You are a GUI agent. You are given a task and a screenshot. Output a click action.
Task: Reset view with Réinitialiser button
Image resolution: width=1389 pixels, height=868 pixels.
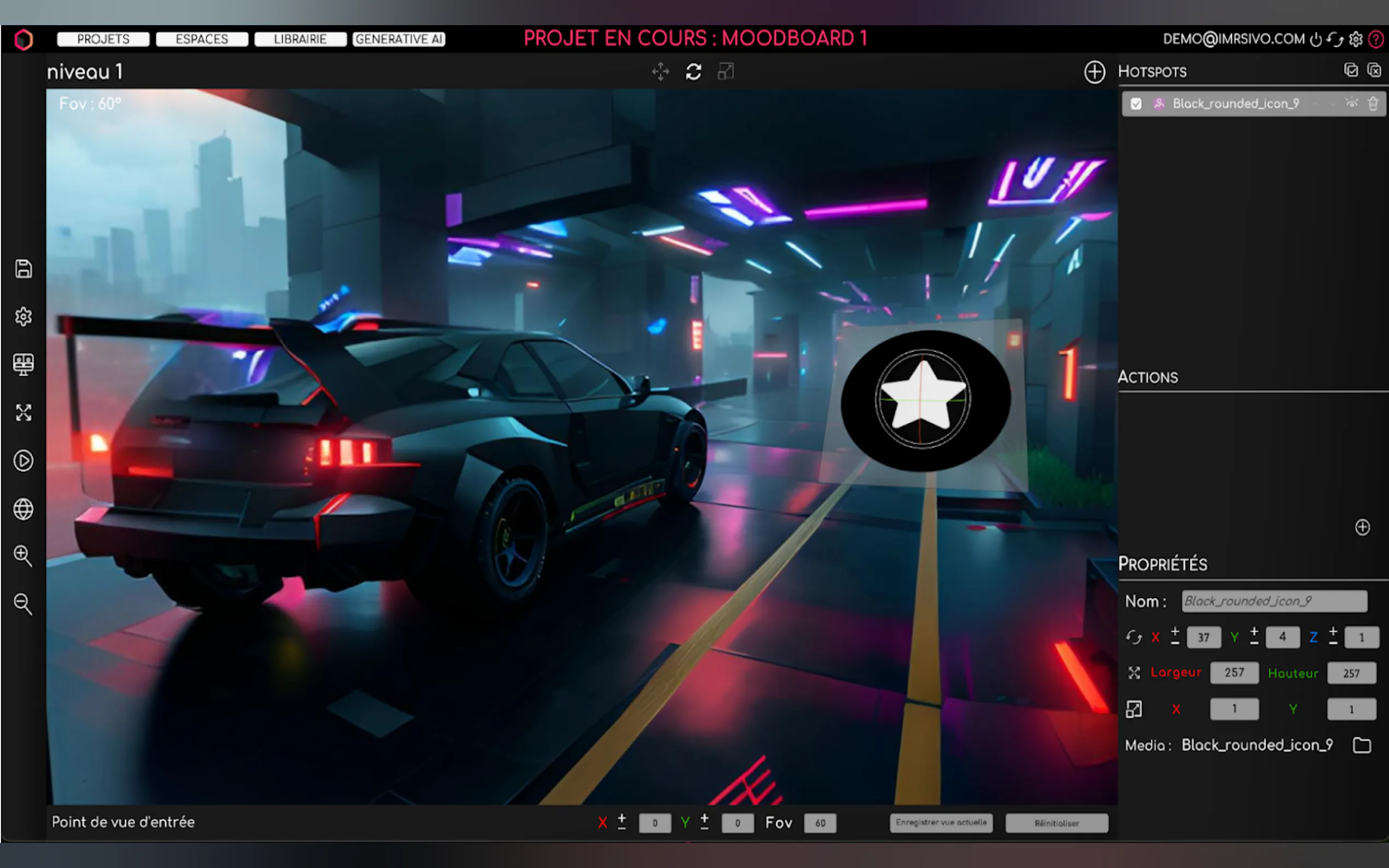click(1057, 823)
